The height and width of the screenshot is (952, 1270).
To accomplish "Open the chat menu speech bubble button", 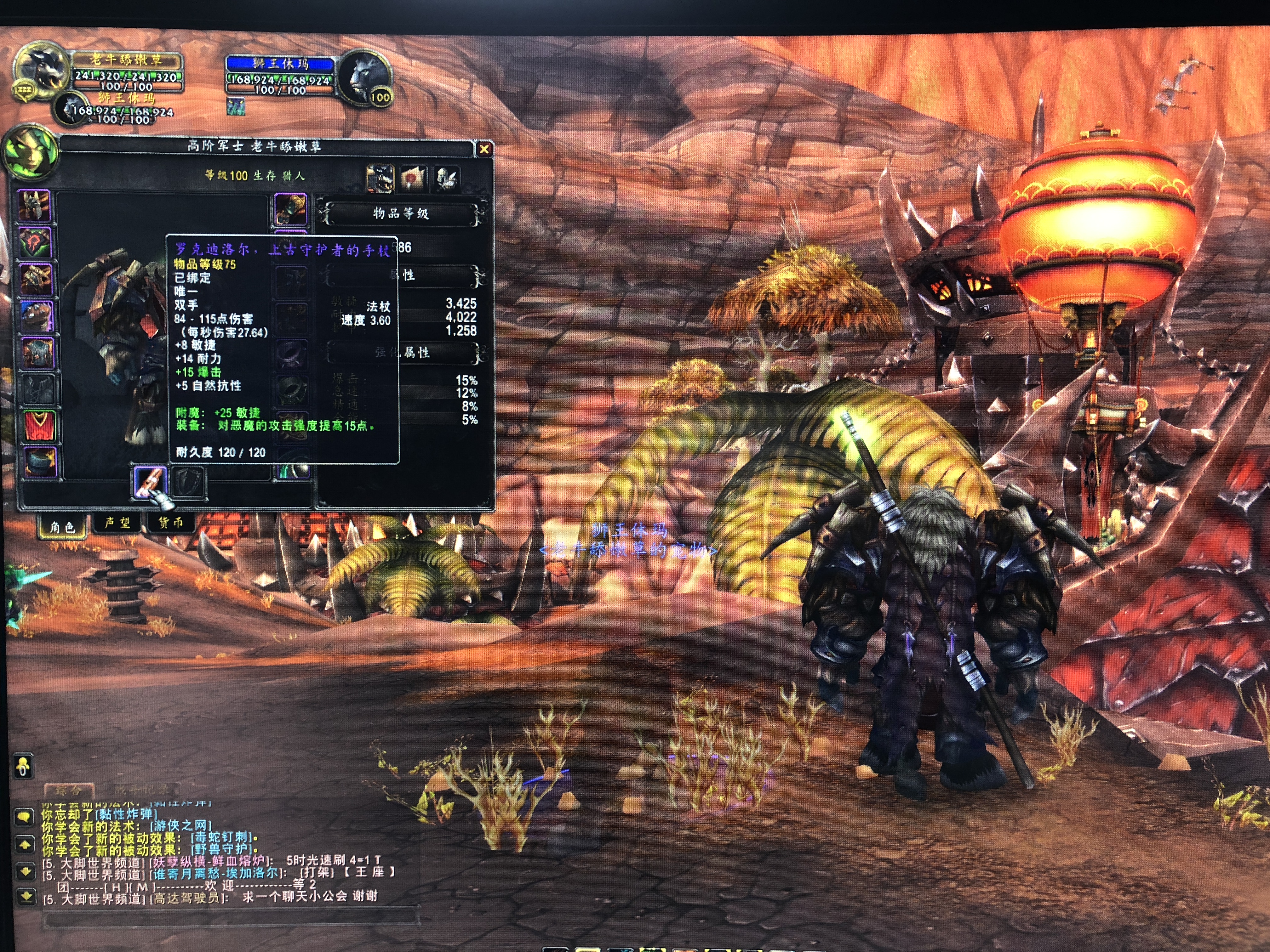I will (x=24, y=816).
